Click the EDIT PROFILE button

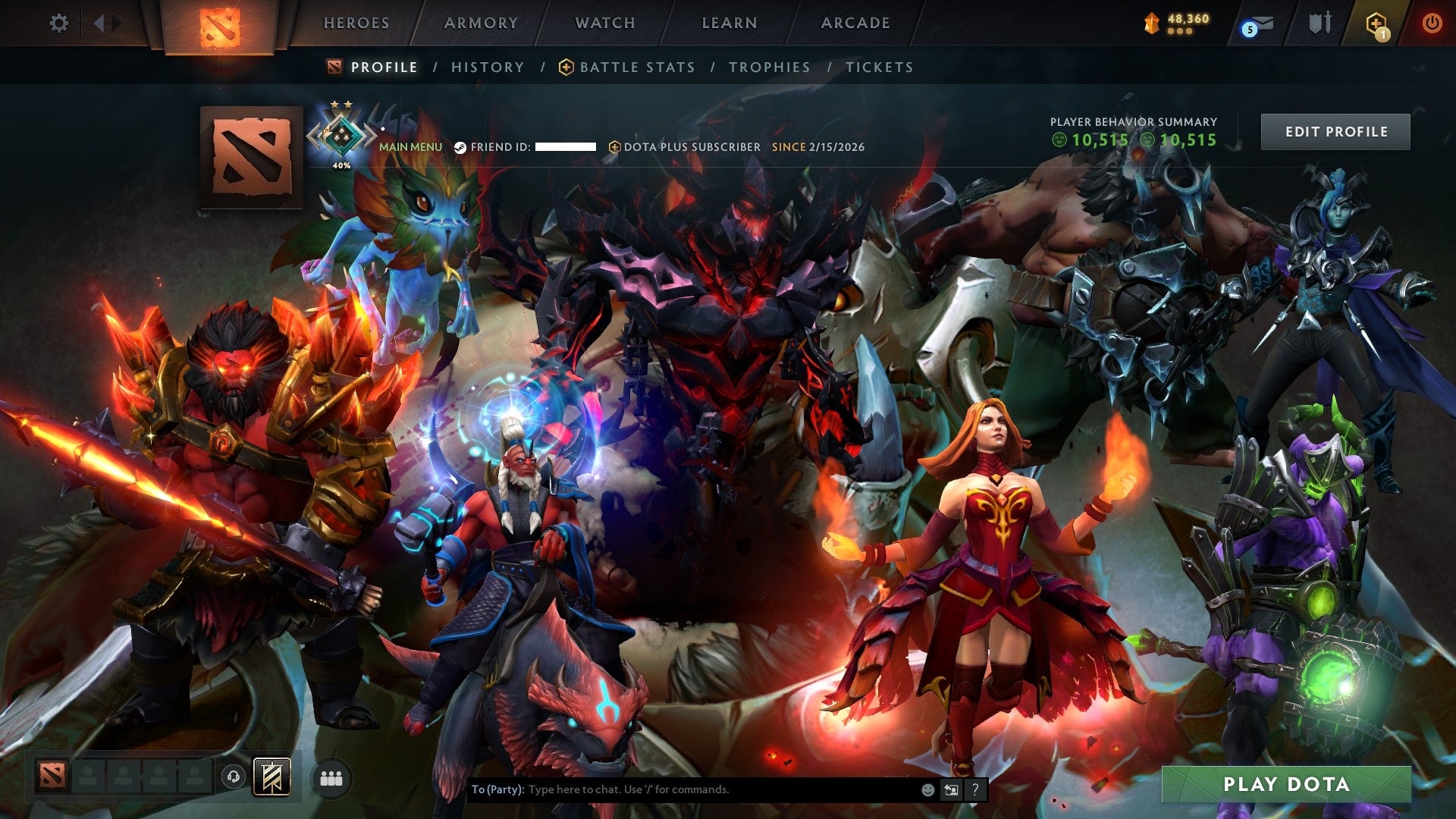(1335, 130)
